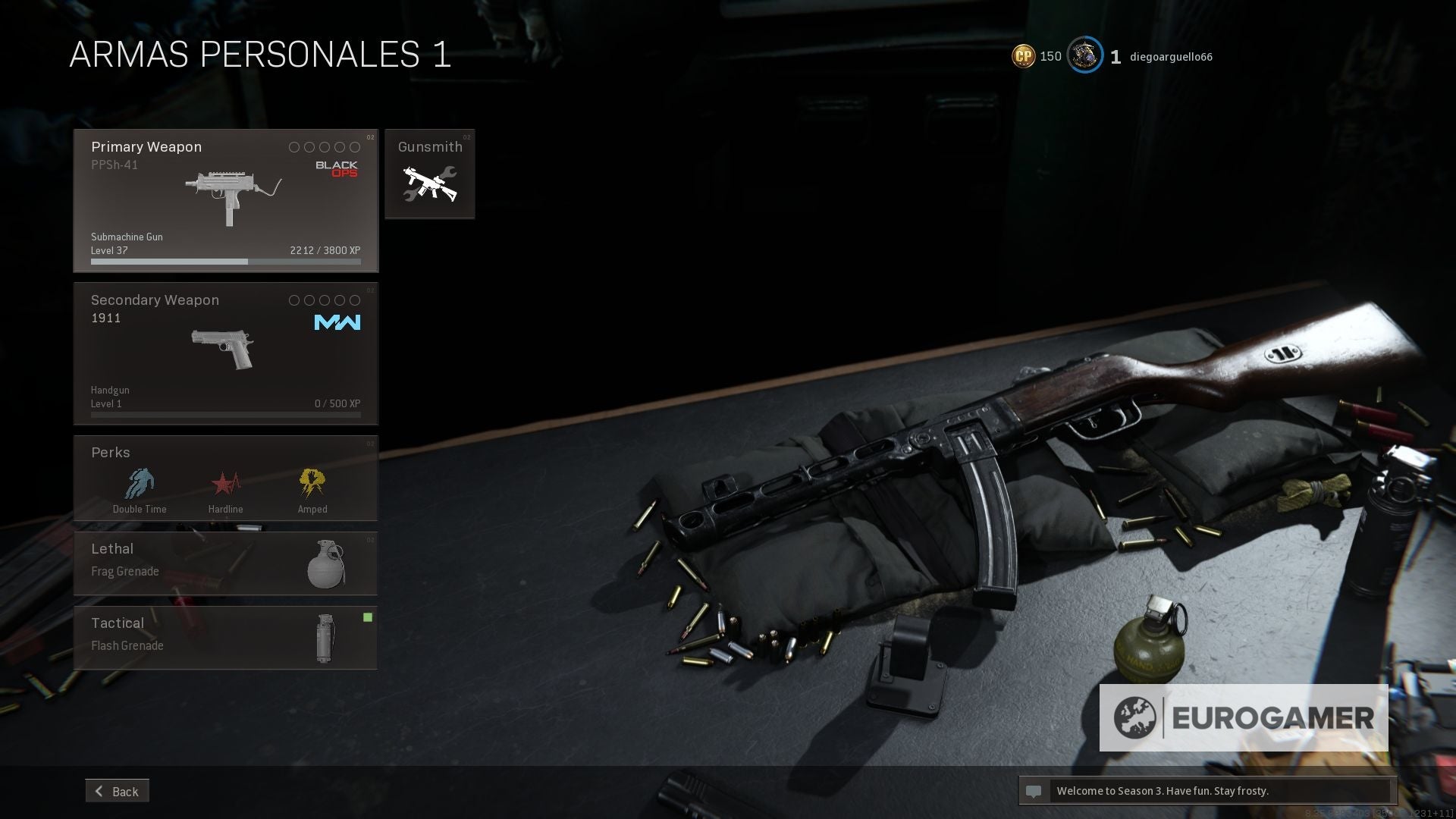The height and width of the screenshot is (819, 1456).
Task: Select the 1911 Secondary Weapon panel
Action: (x=225, y=353)
